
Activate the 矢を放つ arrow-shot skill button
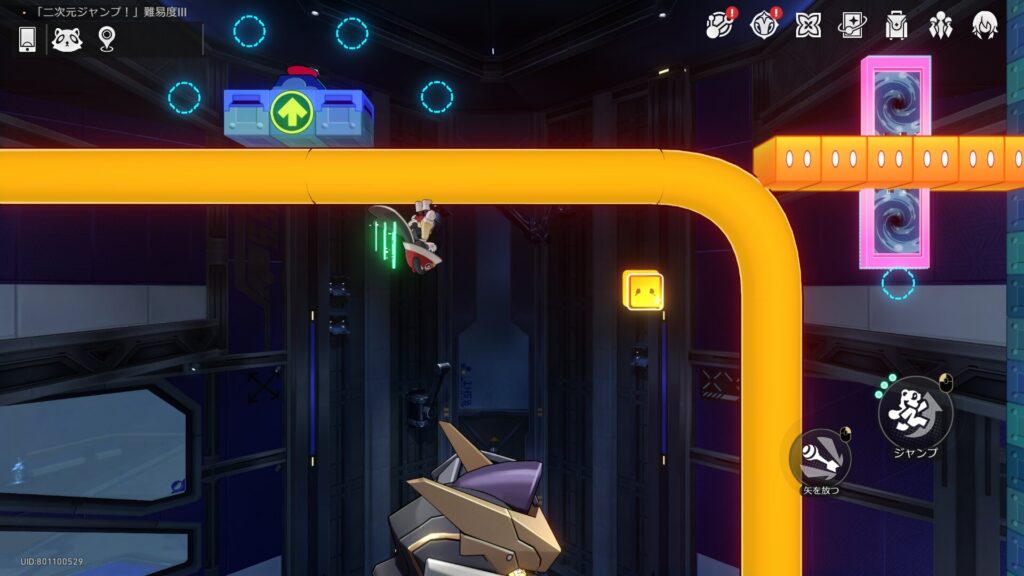821,457
